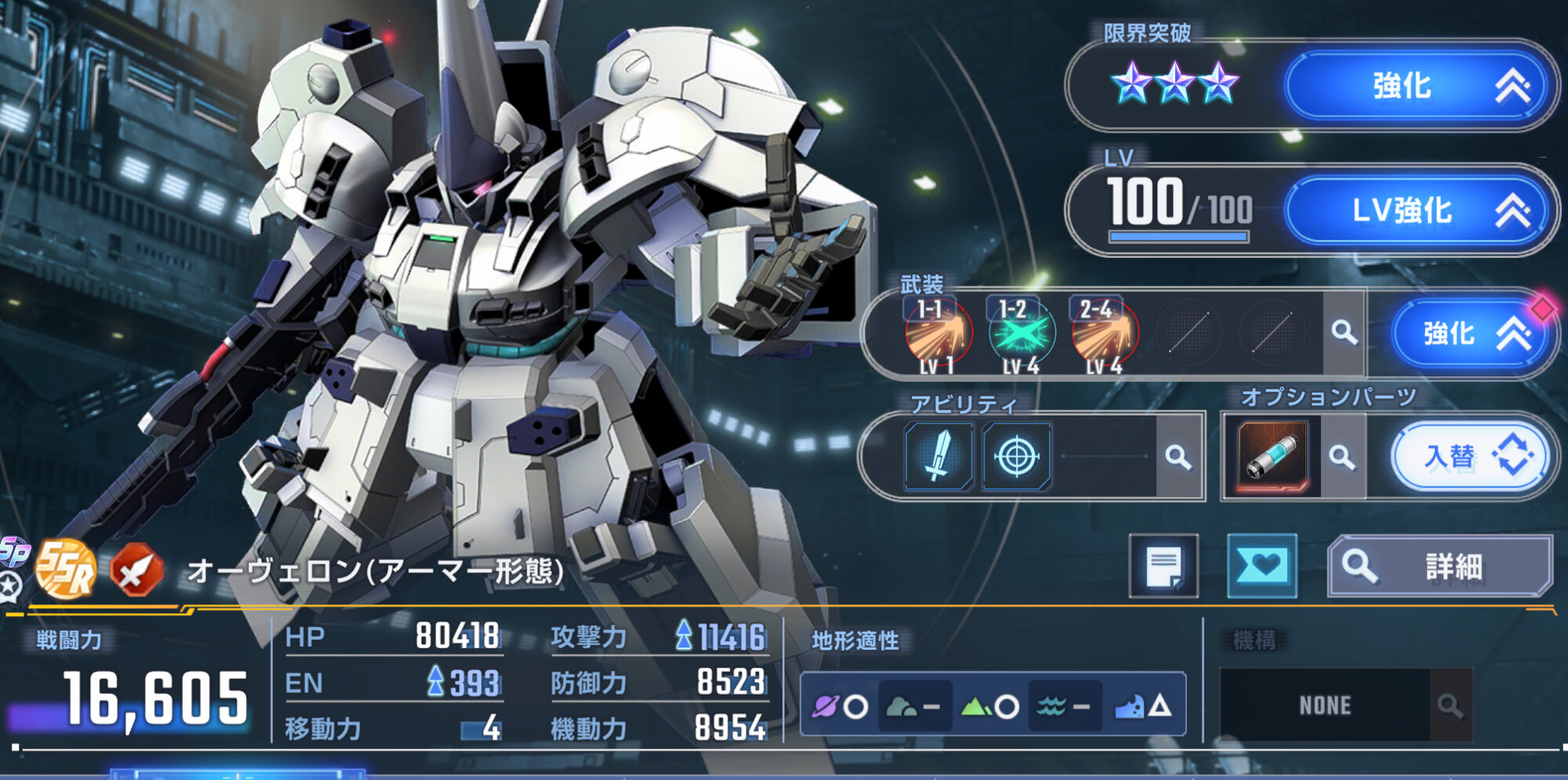Select the 1-2 green beam weapon icon
1568x780 pixels.
[1021, 335]
